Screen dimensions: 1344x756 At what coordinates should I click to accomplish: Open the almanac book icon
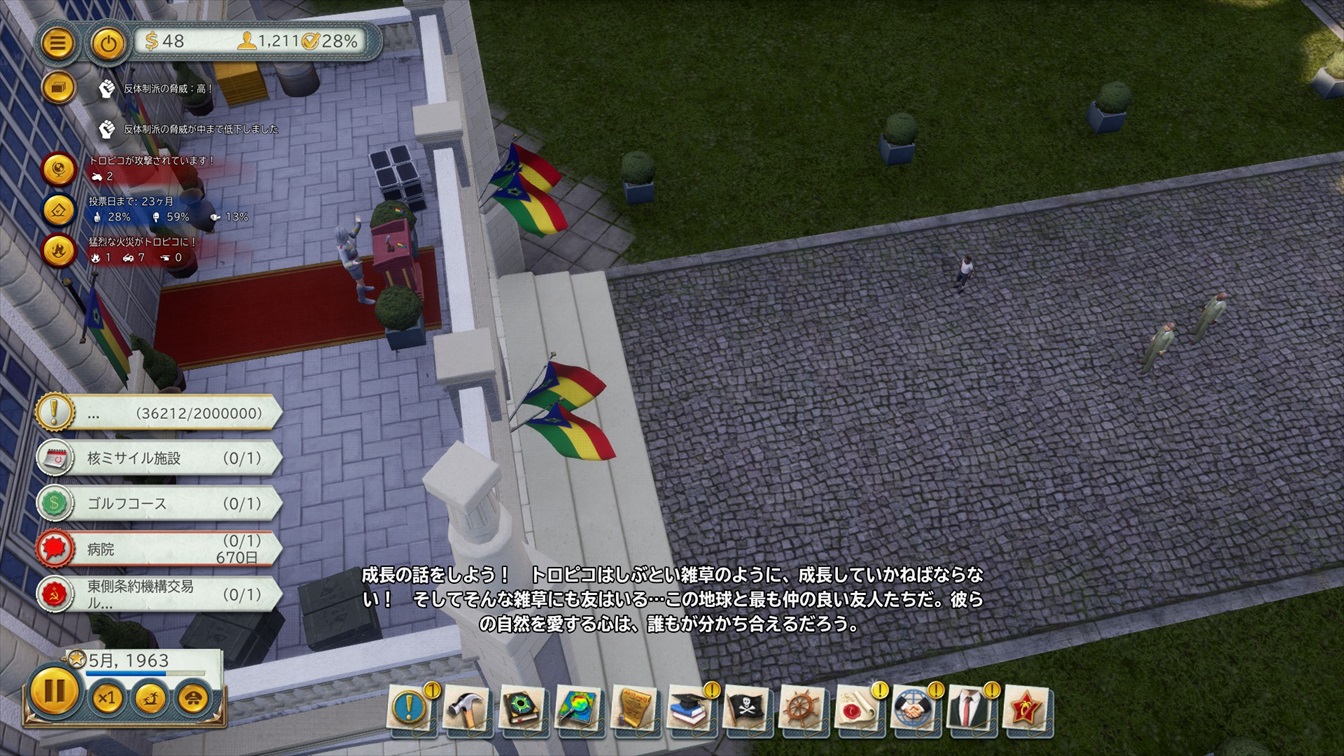[521, 709]
